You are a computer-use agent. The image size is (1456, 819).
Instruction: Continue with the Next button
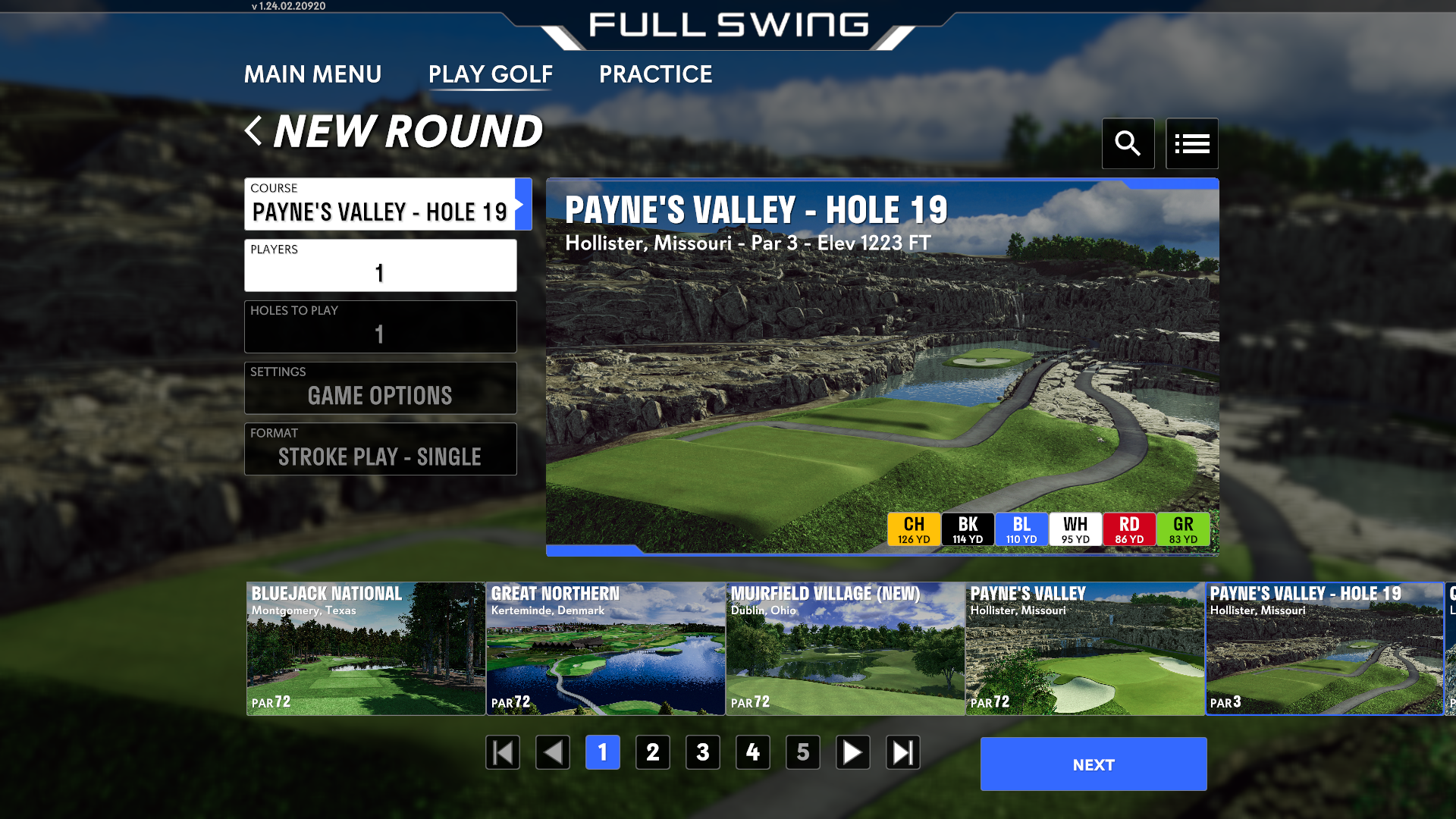(1093, 764)
